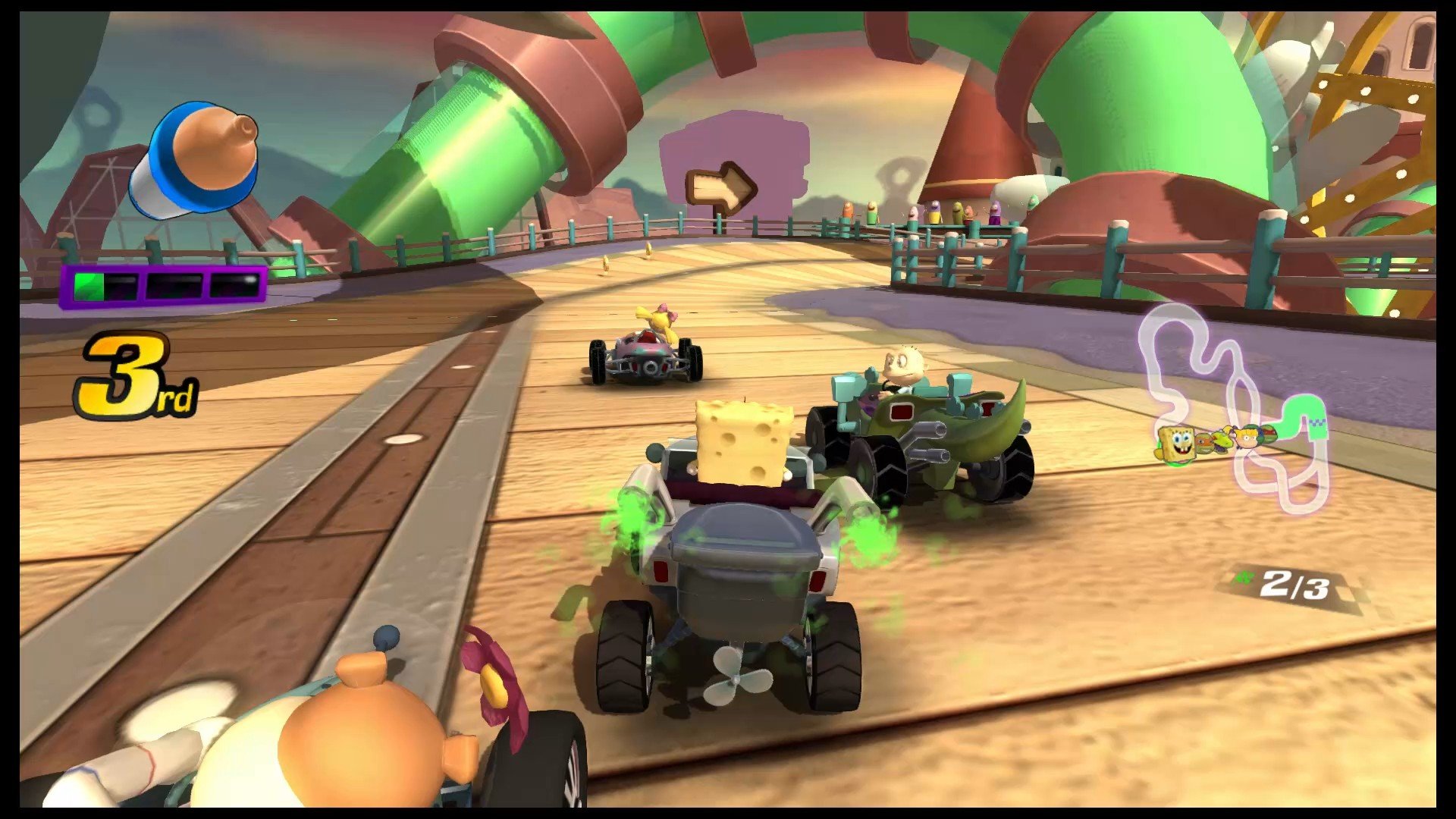The image size is (1456, 819).
Task: Click Angelica's head icon on the minimap
Action: click(x=1246, y=438)
